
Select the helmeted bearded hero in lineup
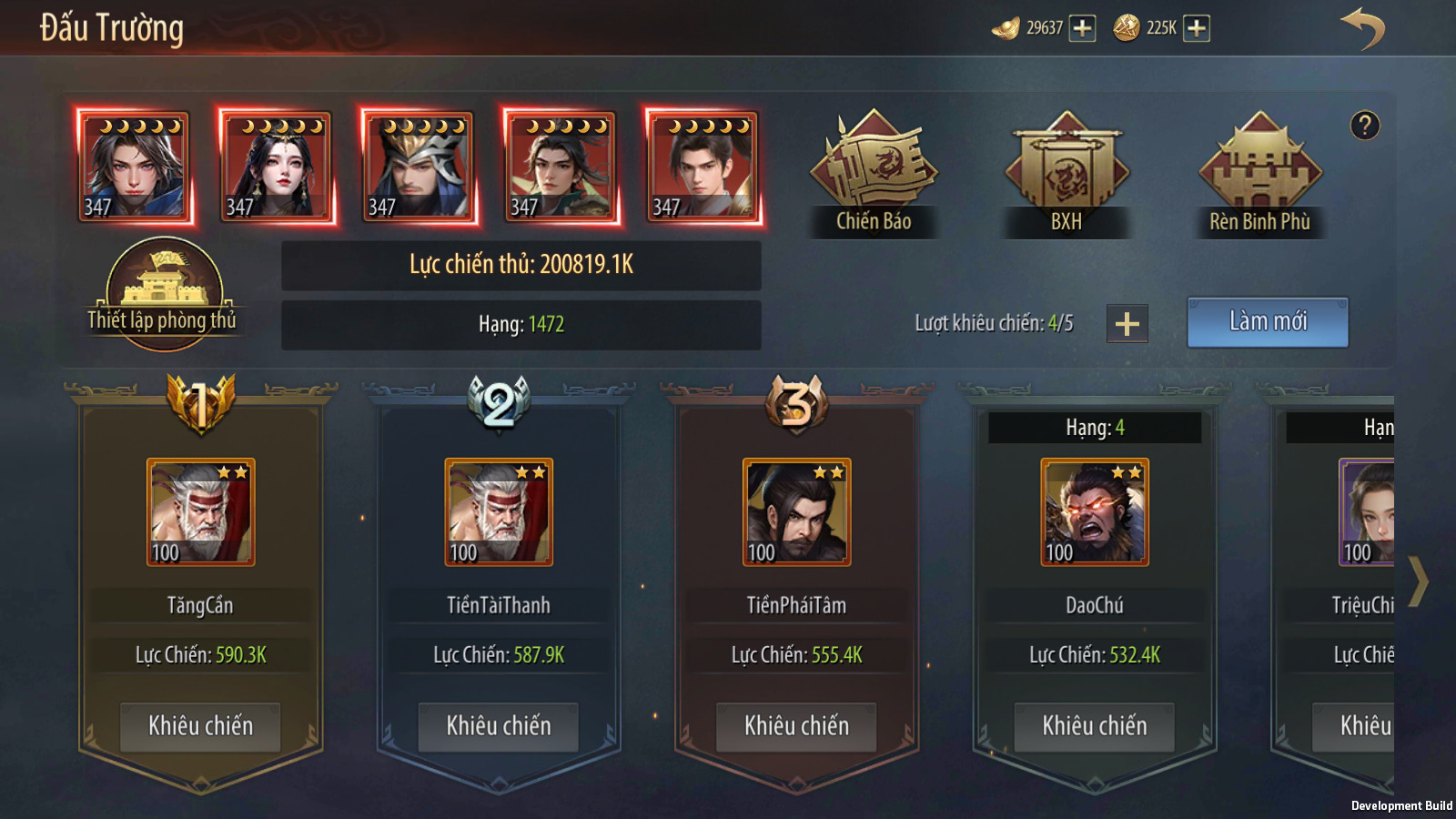pyautogui.click(x=419, y=167)
